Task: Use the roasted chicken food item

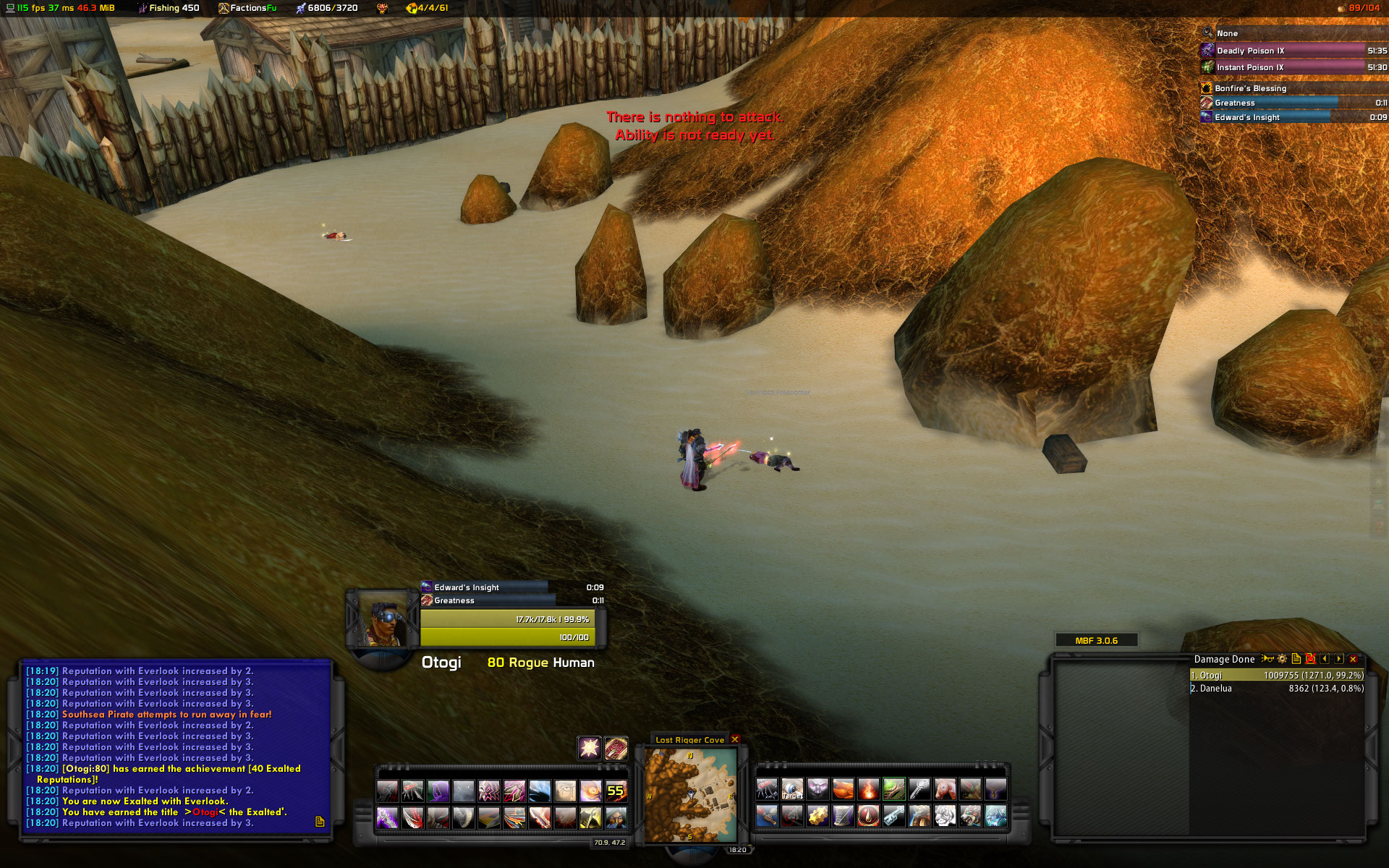Action: (x=843, y=789)
